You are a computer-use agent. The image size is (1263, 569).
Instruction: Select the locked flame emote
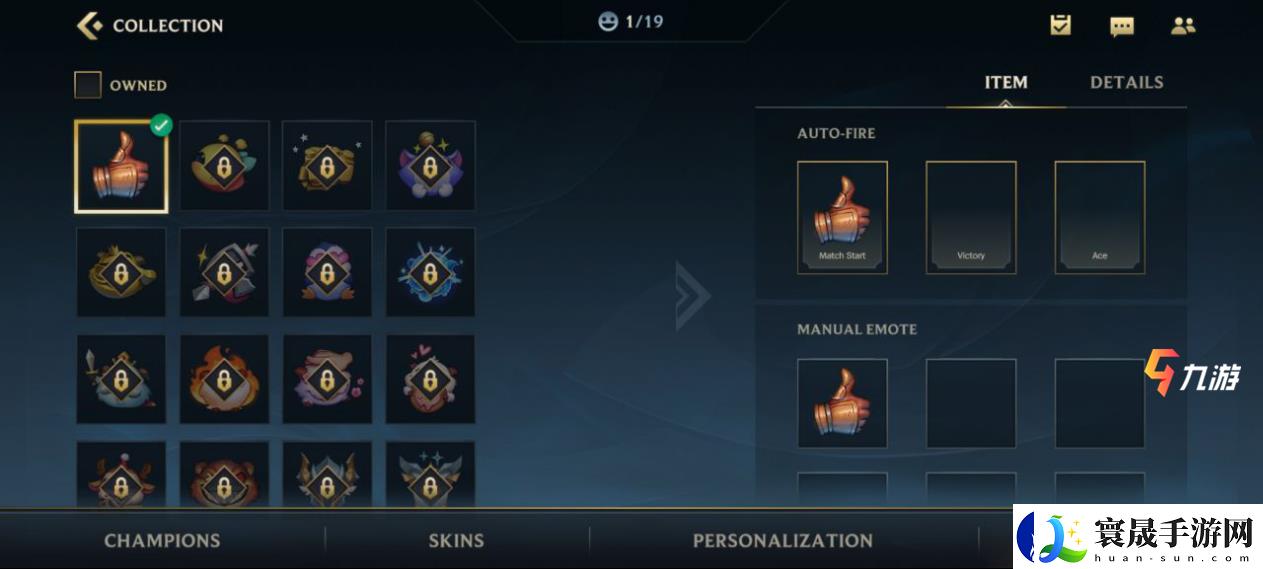(224, 379)
